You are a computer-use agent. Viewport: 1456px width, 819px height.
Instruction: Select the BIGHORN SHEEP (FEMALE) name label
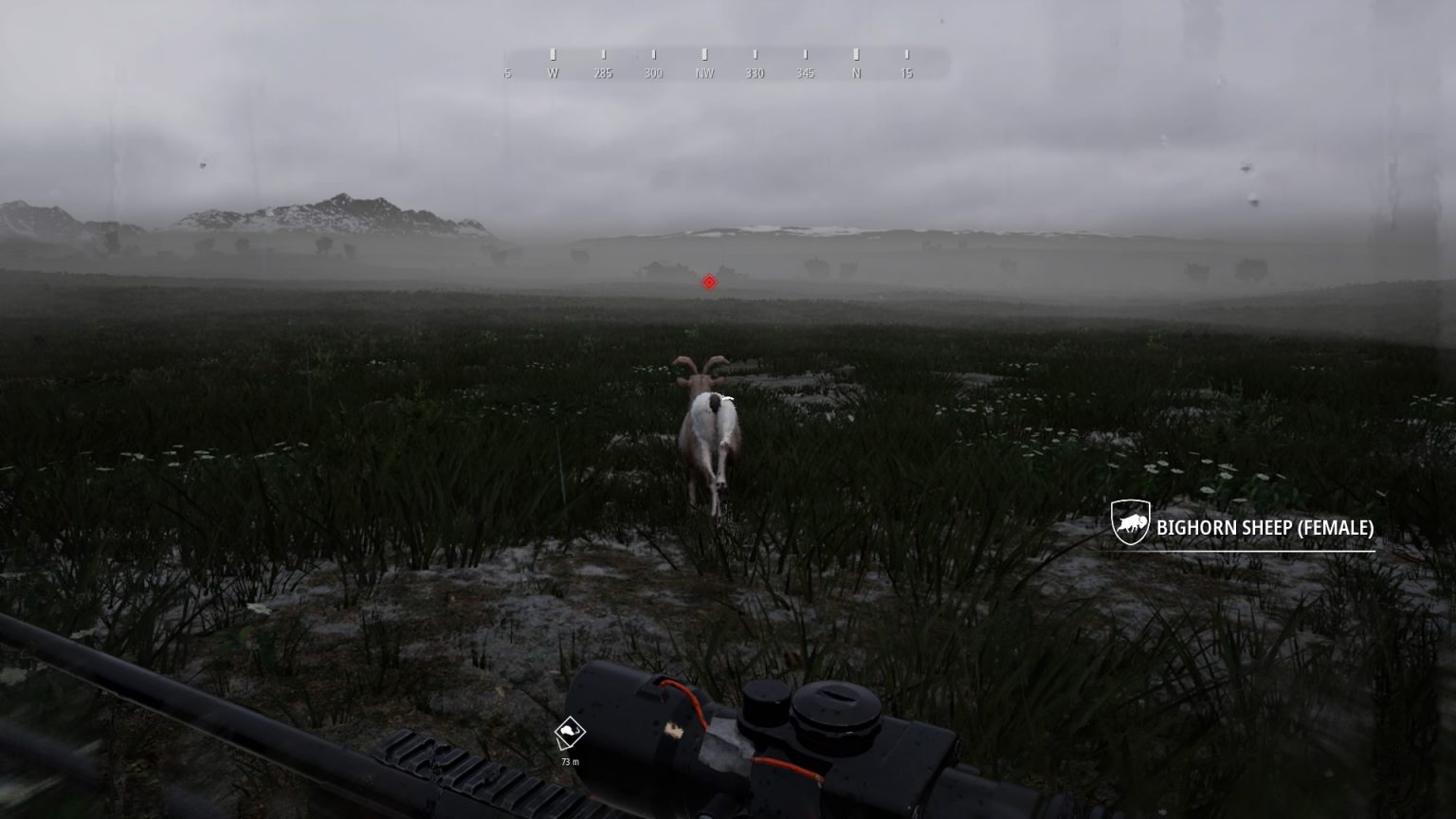click(x=1265, y=530)
